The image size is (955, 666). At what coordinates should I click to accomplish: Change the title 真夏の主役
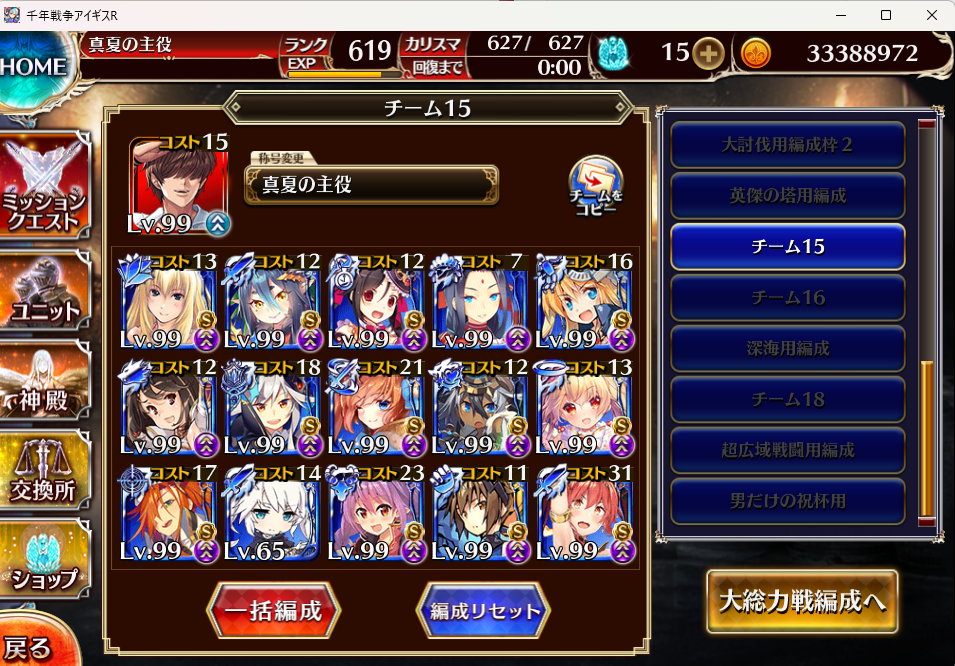[371, 184]
